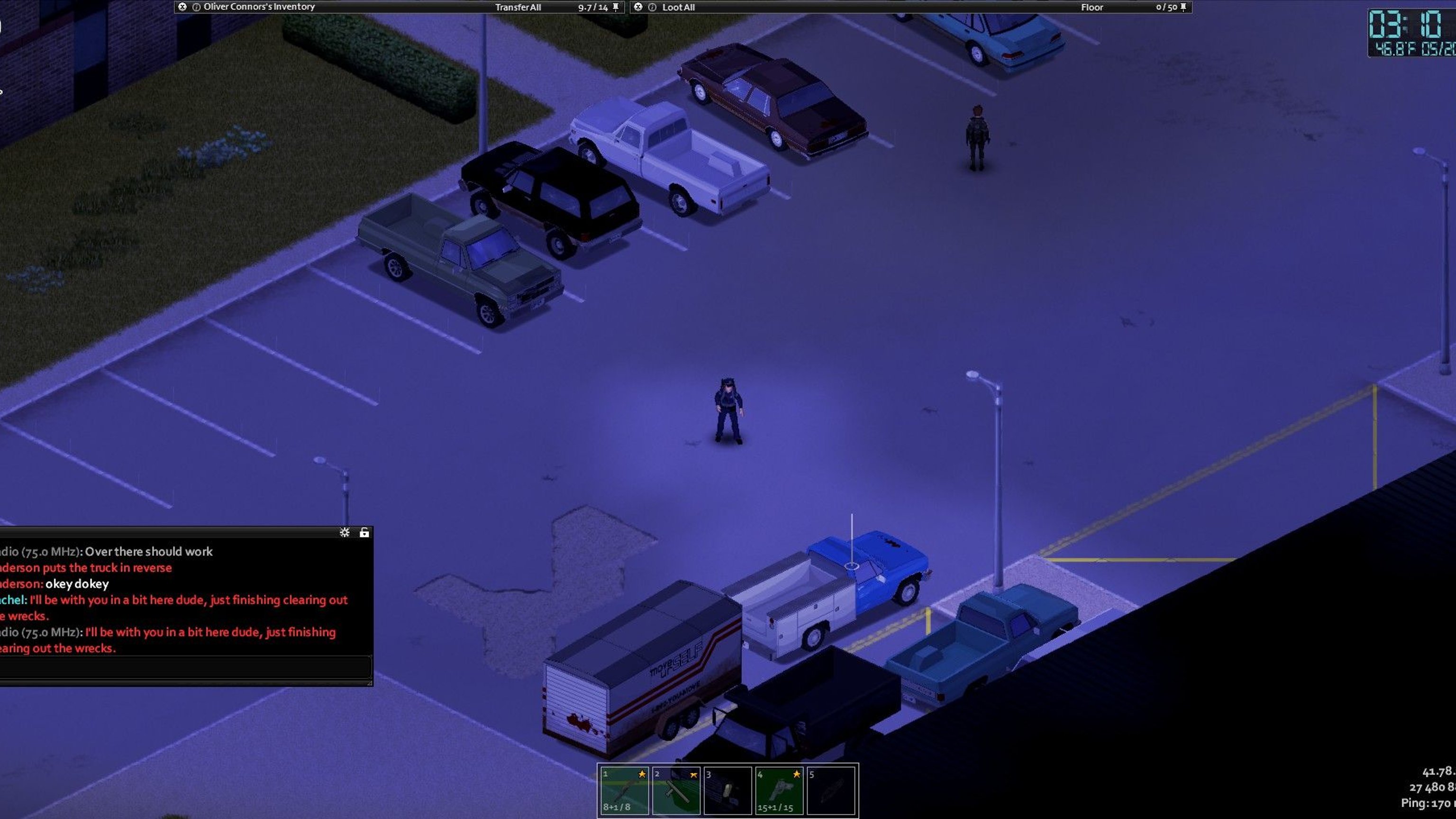The width and height of the screenshot is (1456, 819).
Task: Toggle the chat window lock
Action: pyautogui.click(x=364, y=532)
